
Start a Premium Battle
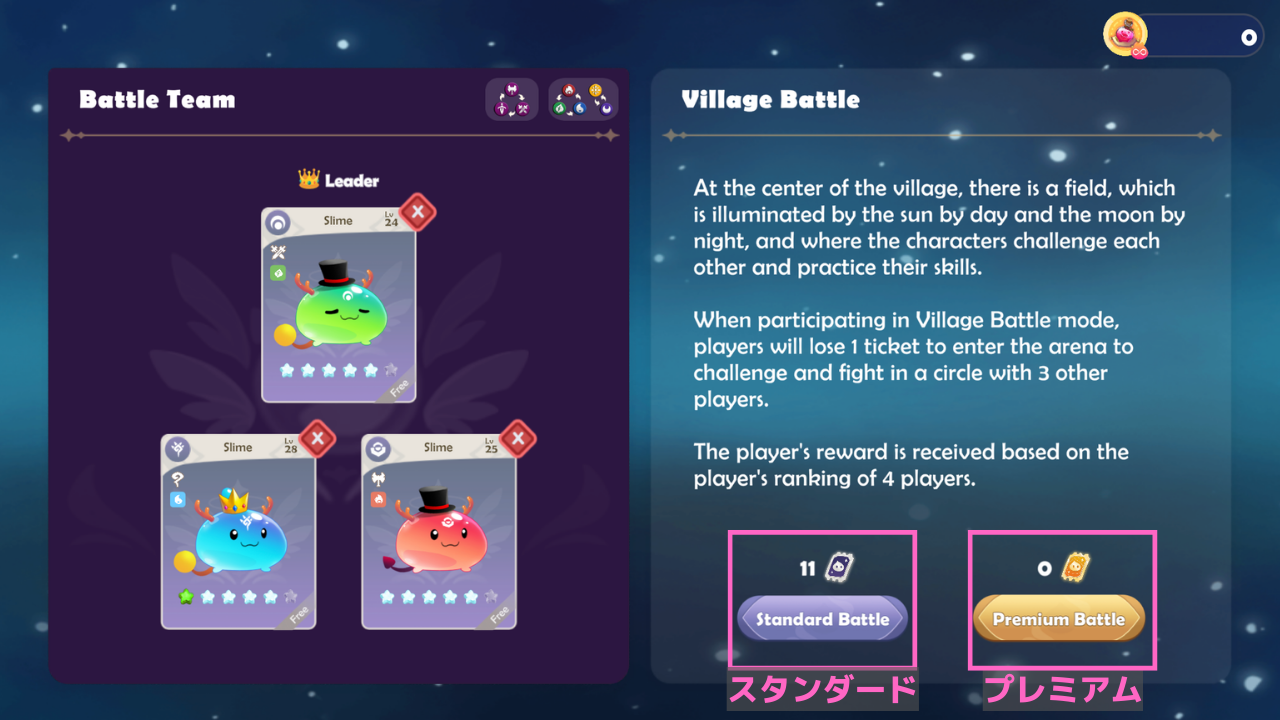1060,619
